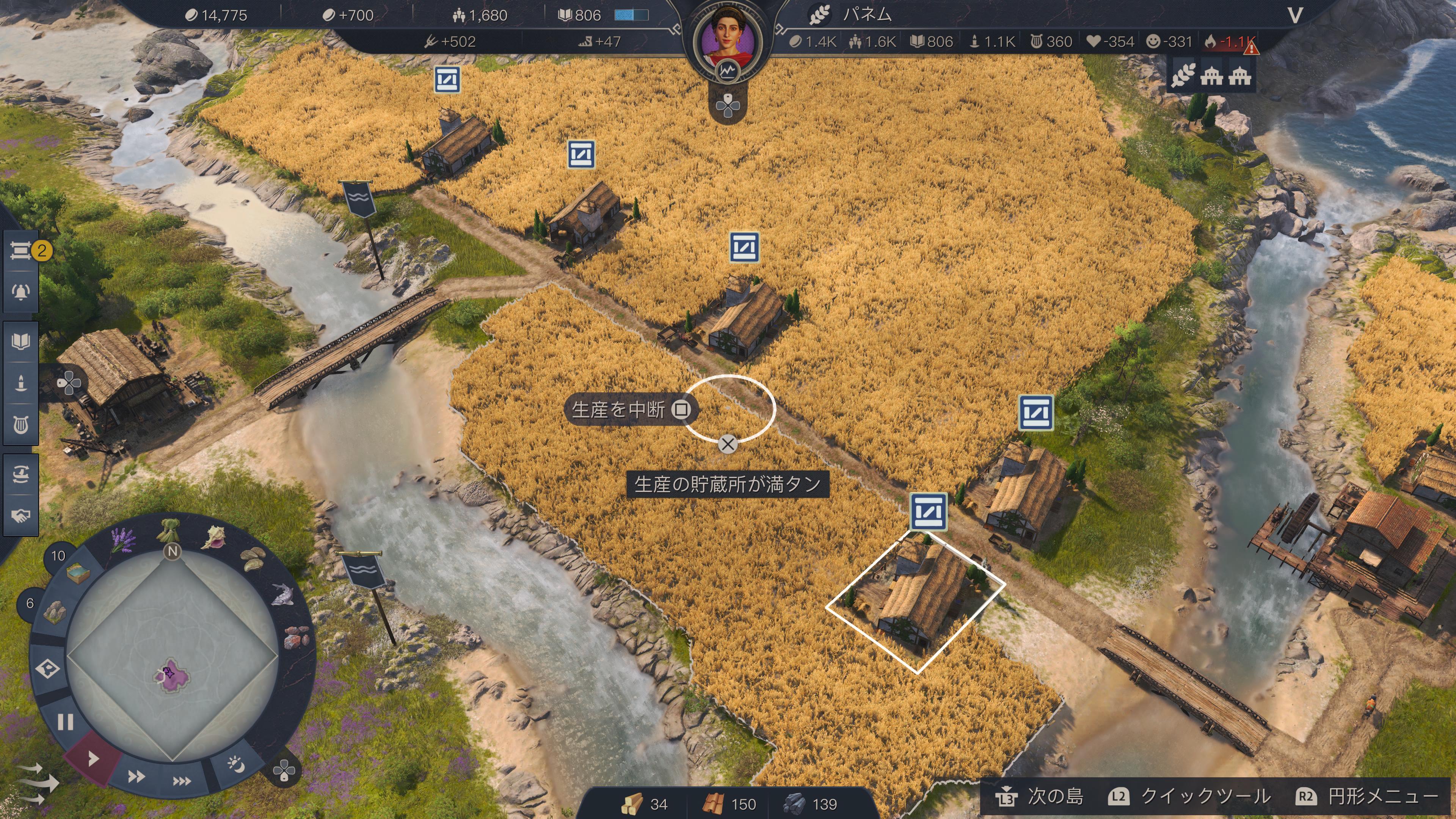1456x819 pixels.
Task: Switch to double fast-forward speed
Action: click(x=136, y=777)
